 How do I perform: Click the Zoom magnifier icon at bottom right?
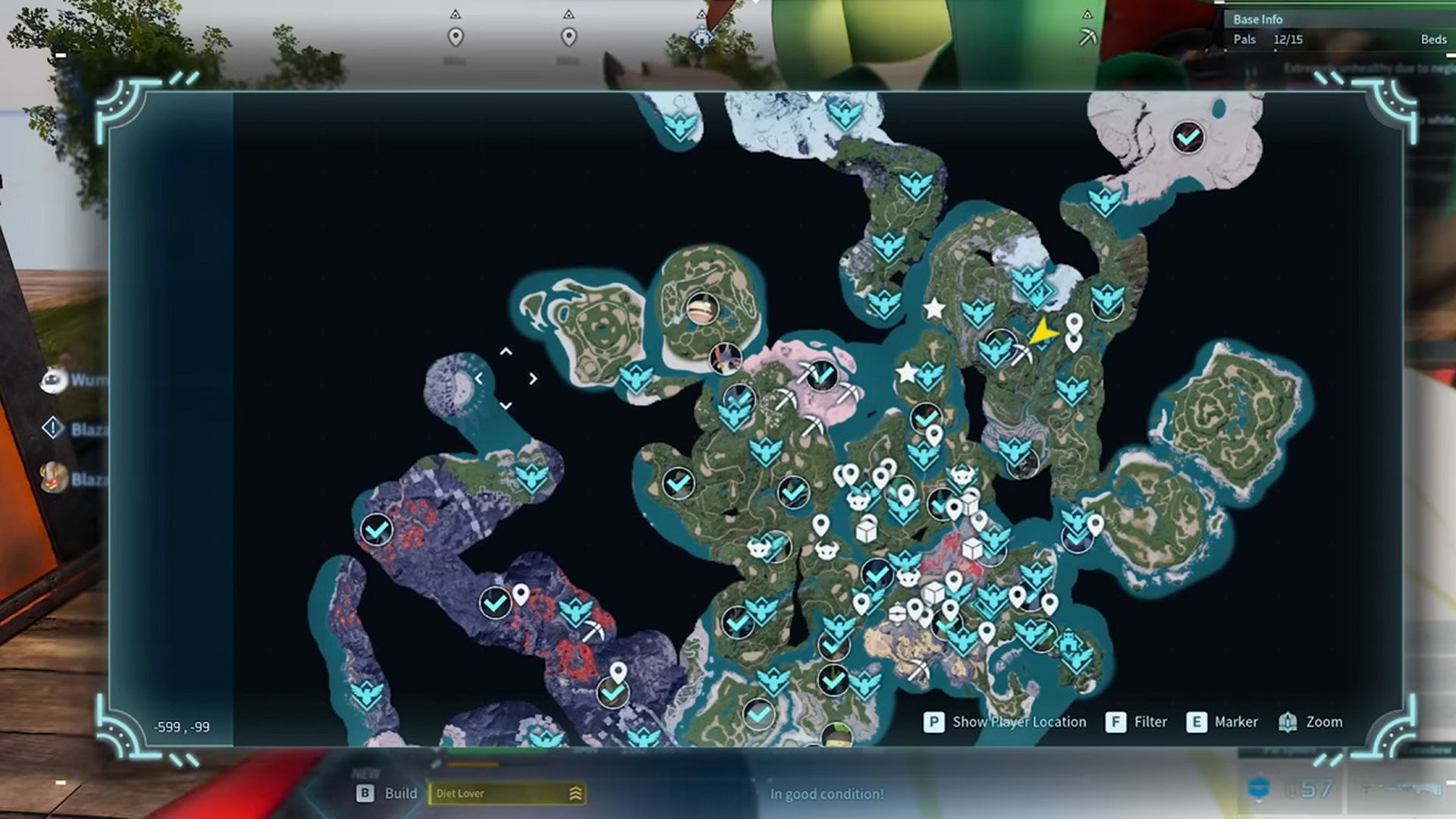click(1288, 722)
